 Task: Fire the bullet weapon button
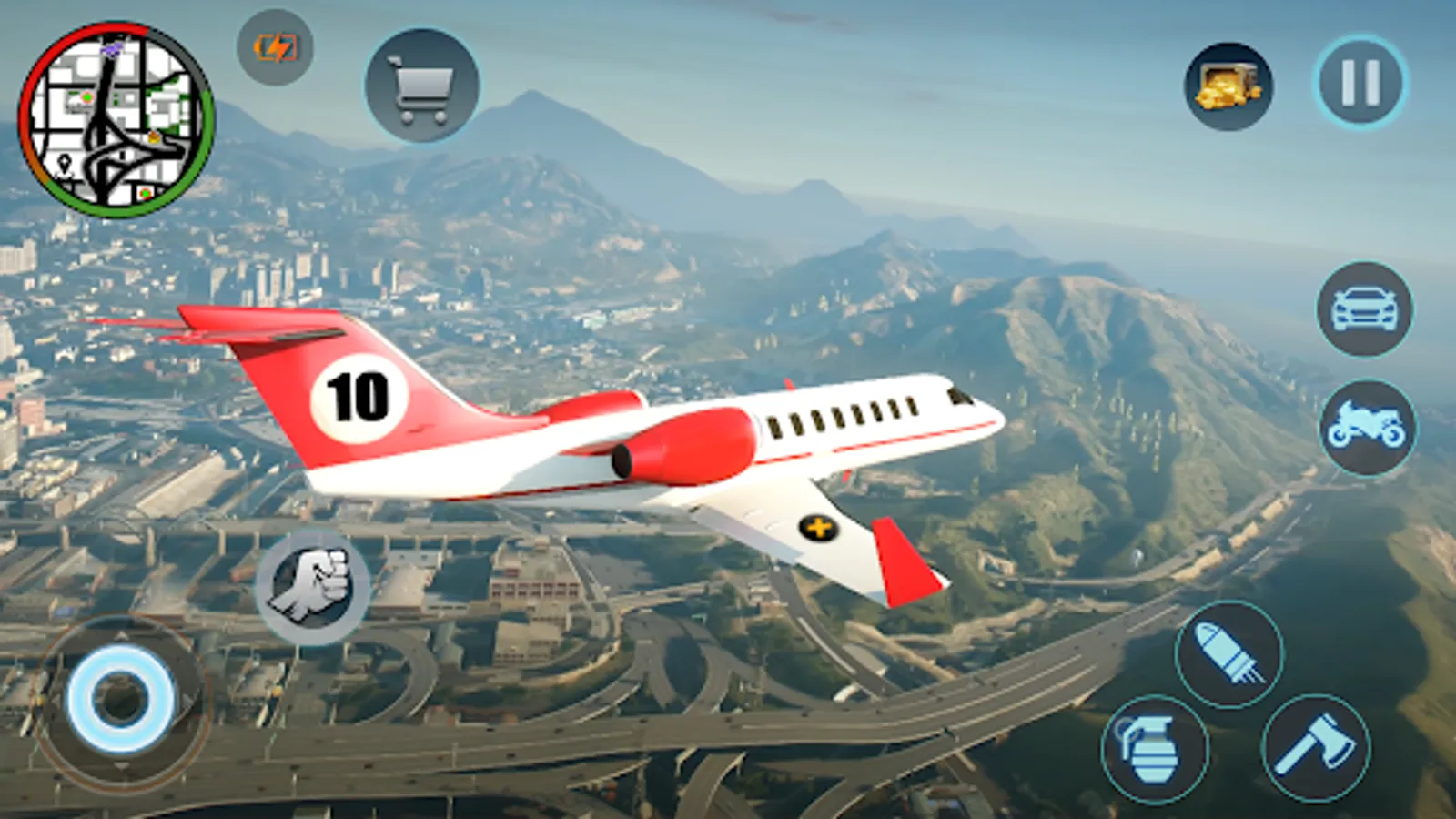click(1228, 653)
